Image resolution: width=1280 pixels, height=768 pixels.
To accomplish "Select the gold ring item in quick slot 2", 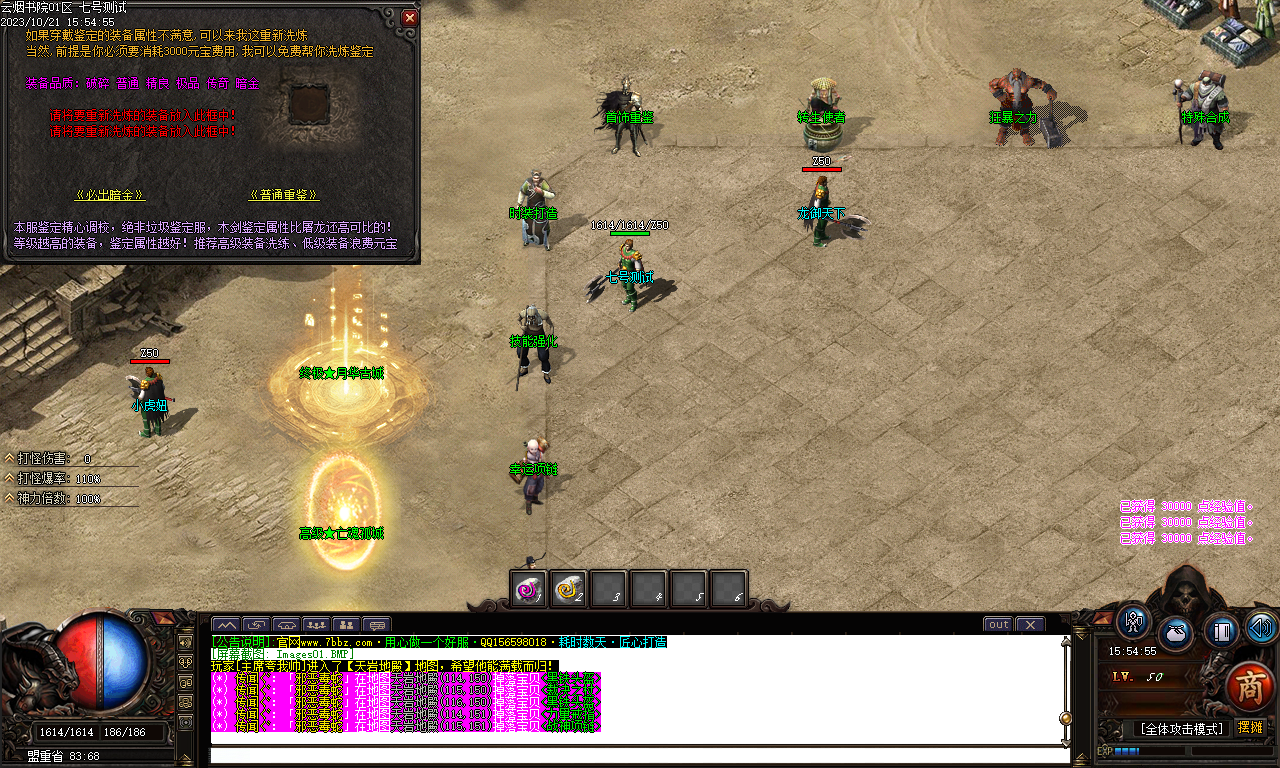I will point(570,589).
